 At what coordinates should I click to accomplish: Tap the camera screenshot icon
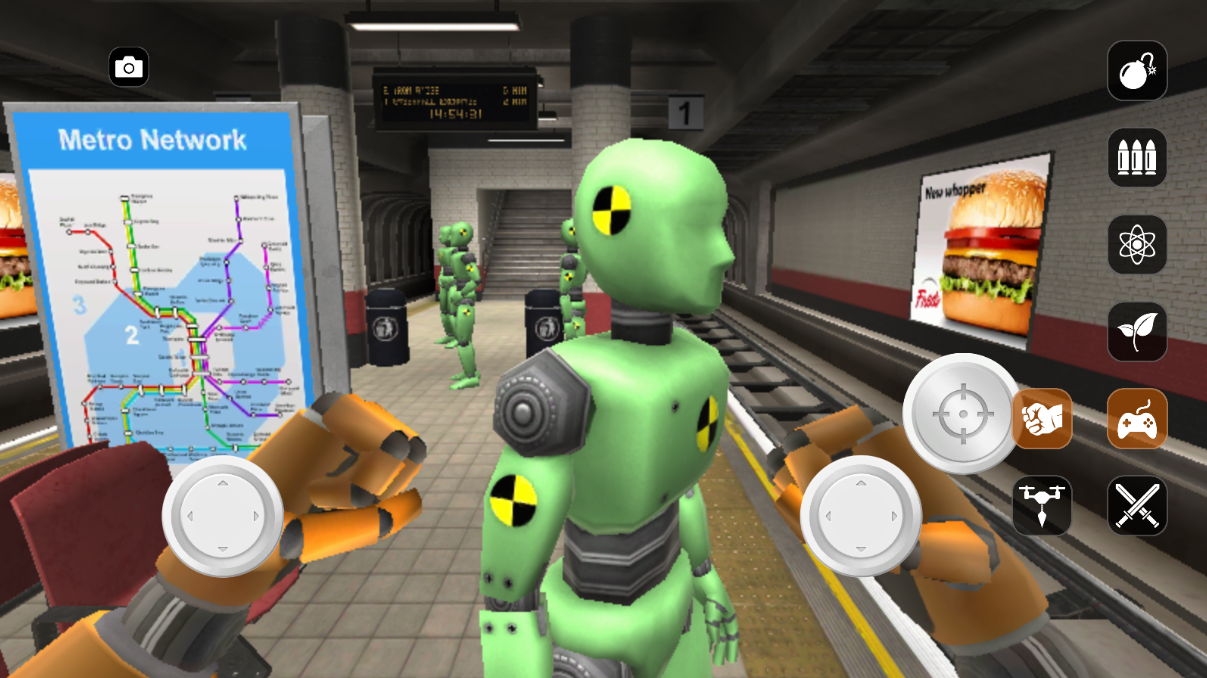tap(128, 67)
